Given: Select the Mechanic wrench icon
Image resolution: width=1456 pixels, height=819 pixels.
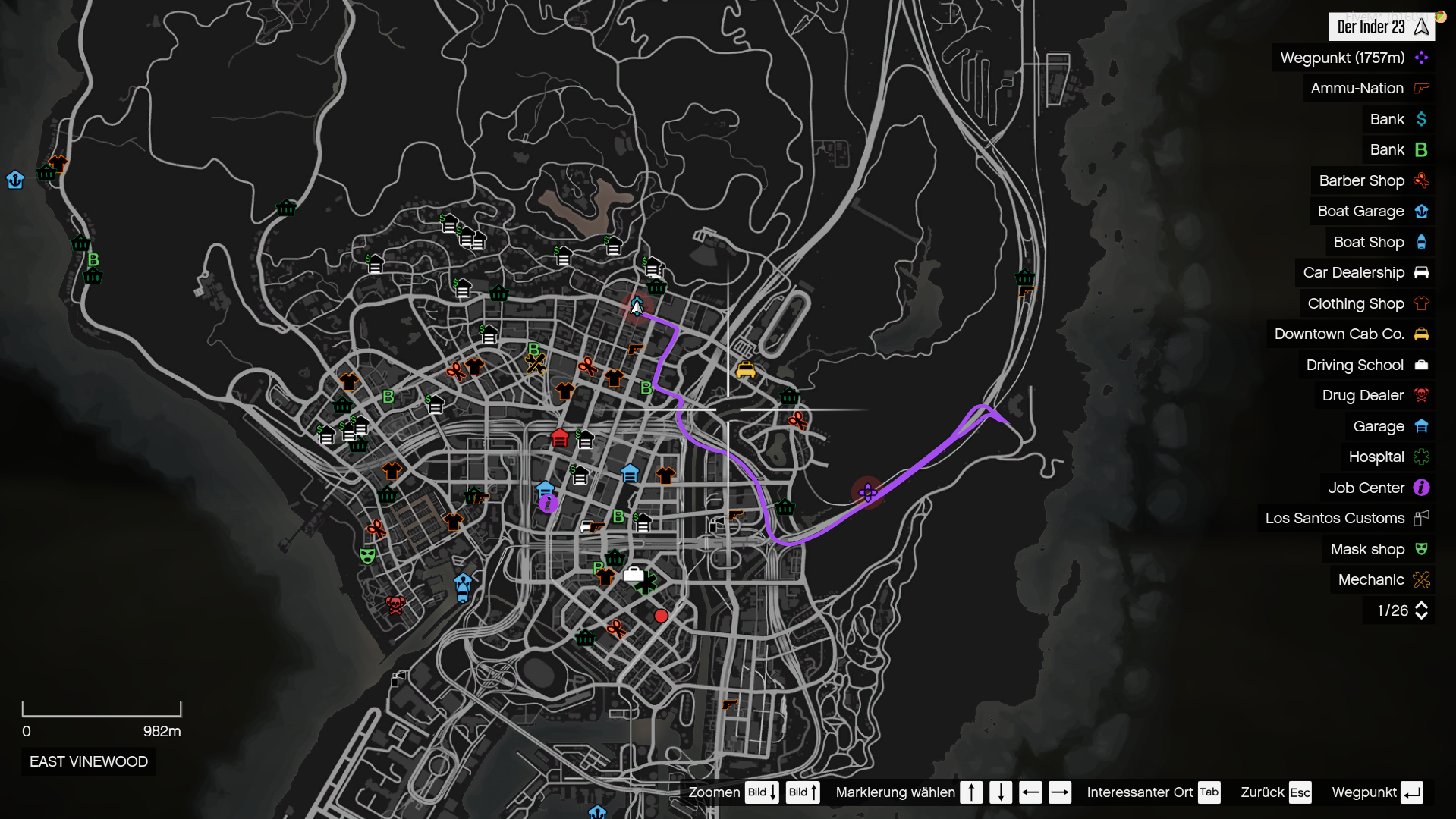Looking at the screenshot, I should pyautogui.click(x=1421, y=579).
